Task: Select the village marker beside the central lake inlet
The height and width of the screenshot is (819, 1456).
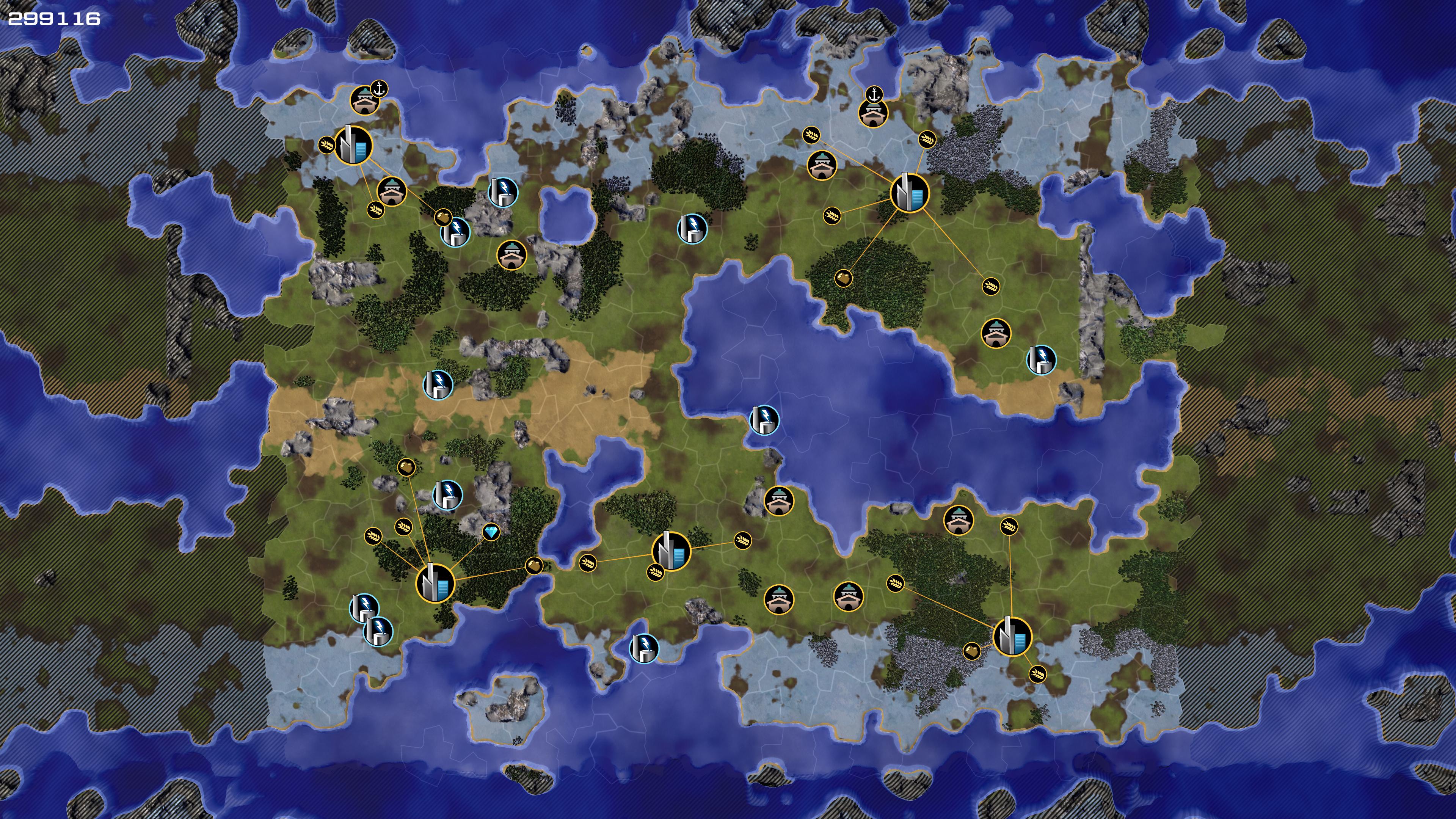Action: [778, 501]
